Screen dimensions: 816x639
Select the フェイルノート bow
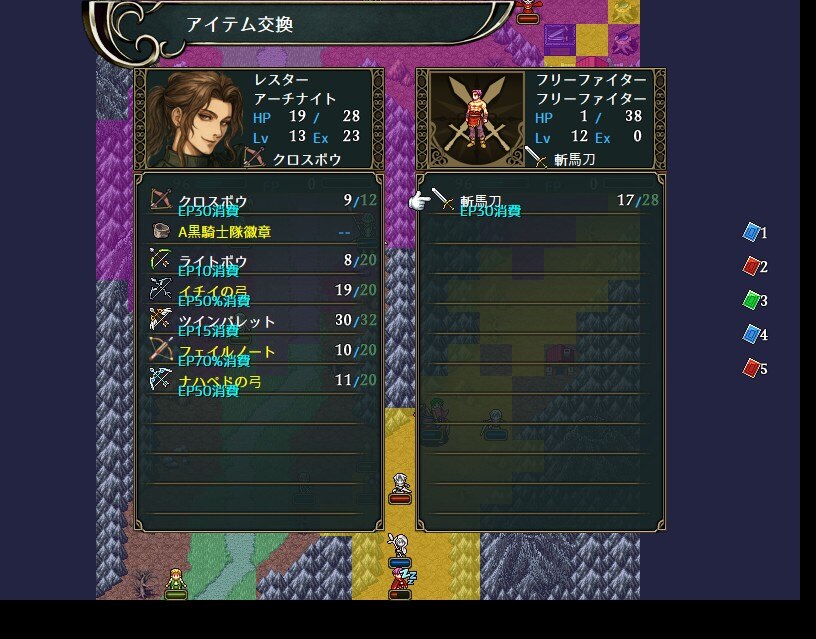pos(258,351)
